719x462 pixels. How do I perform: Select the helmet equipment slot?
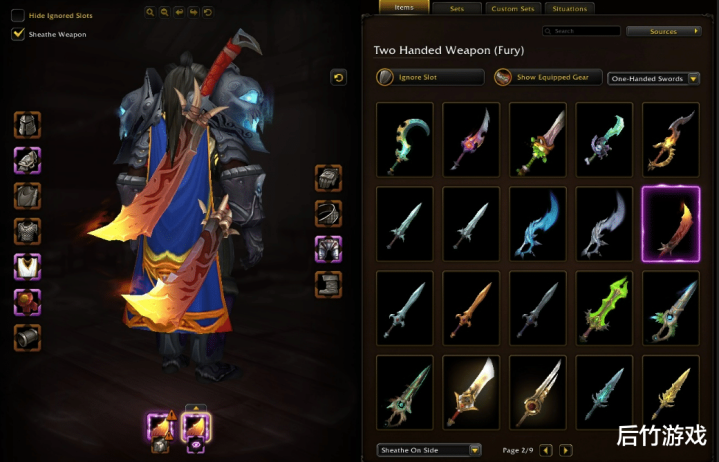coord(27,125)
